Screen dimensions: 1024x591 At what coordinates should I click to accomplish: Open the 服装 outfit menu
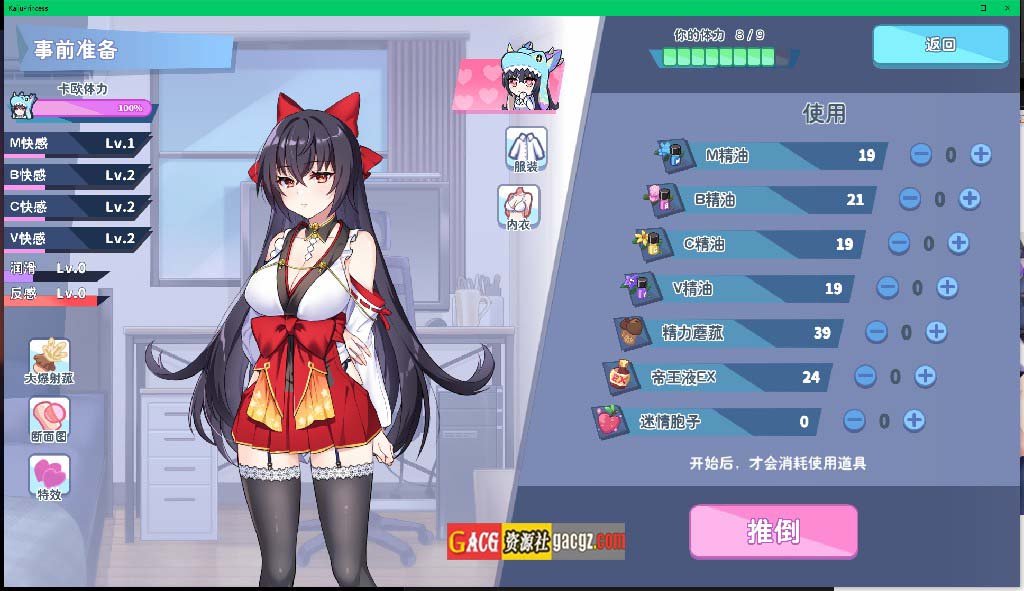coord(525,149)
